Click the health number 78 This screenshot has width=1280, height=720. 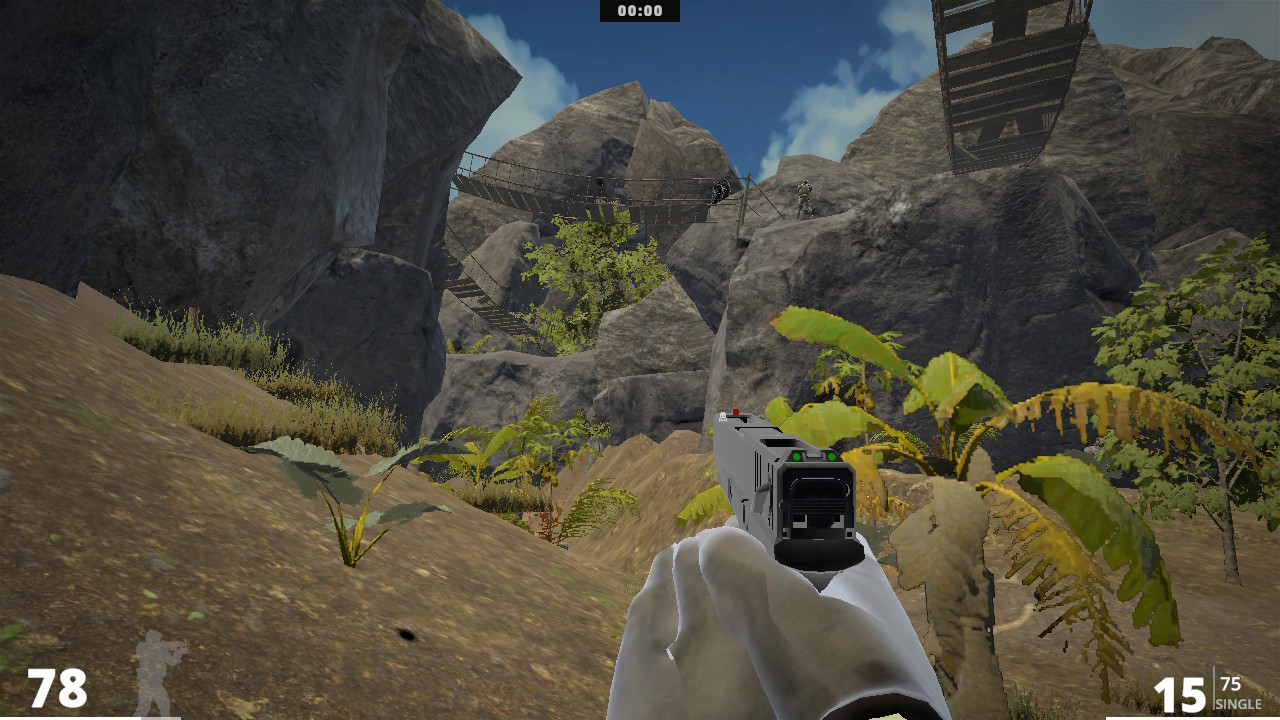58,688
